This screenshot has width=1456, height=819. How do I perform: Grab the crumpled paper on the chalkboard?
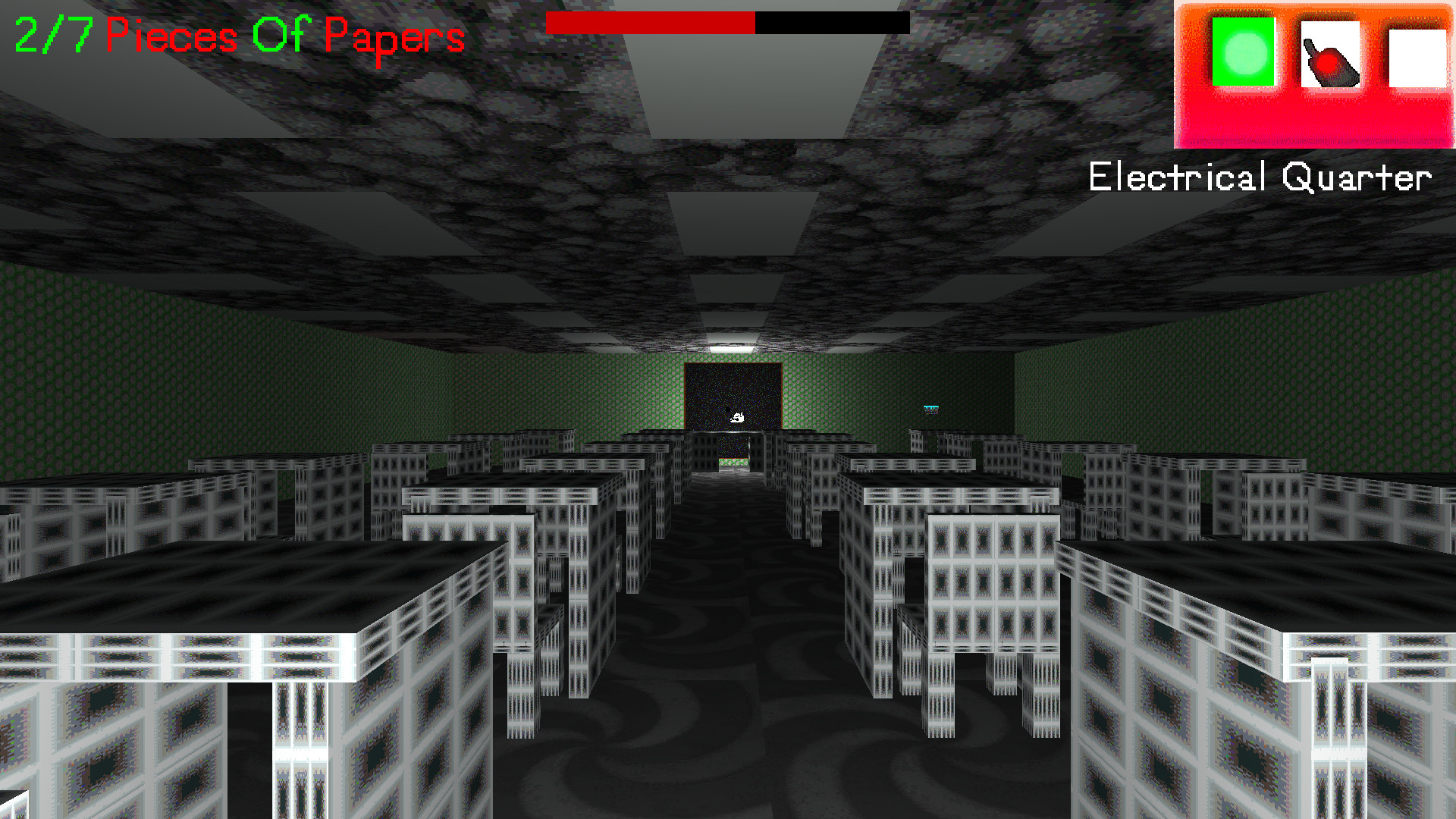coord(736,416)
